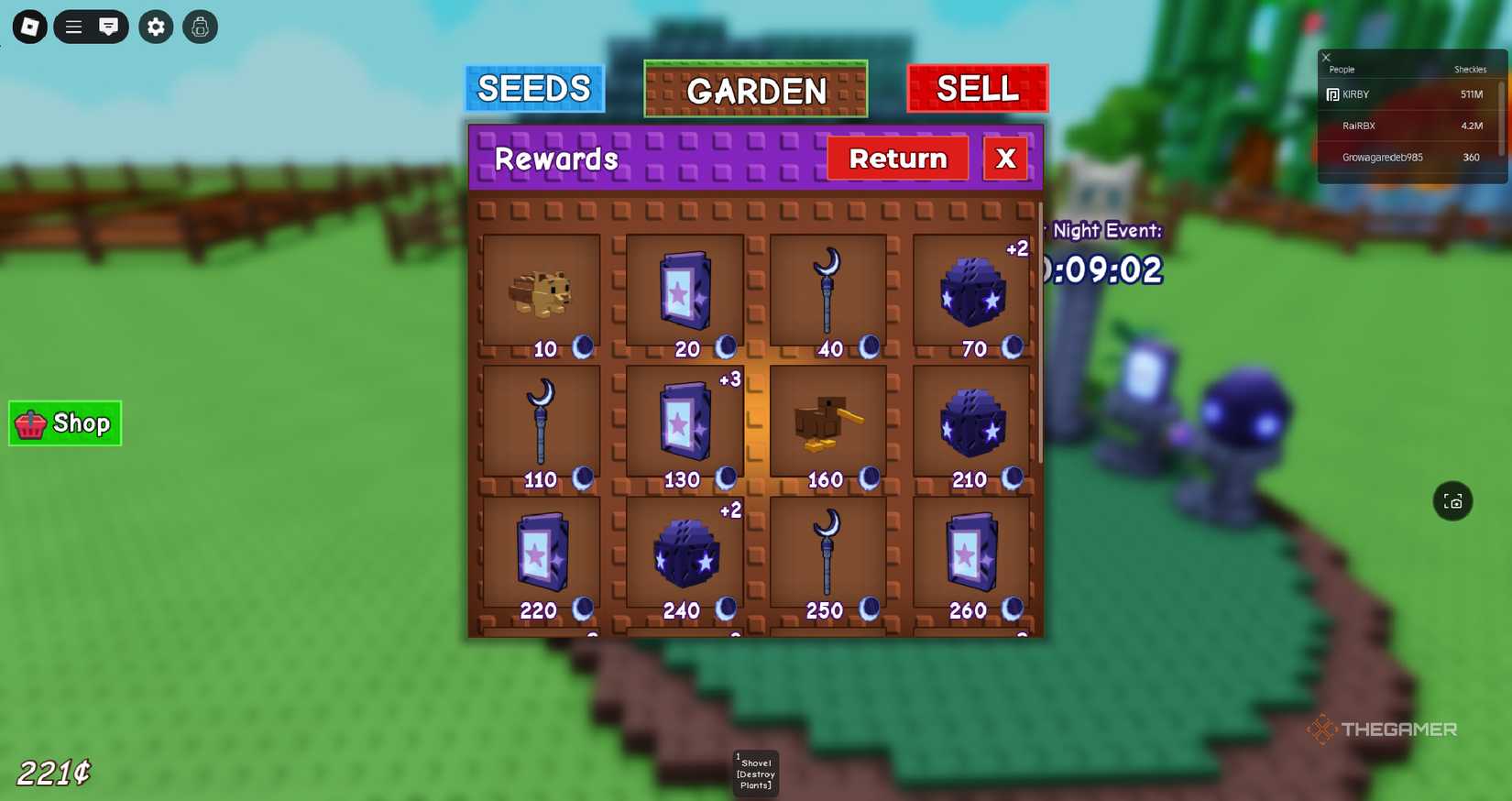Open the hamburger list icon at top left

tap(73, 27)
